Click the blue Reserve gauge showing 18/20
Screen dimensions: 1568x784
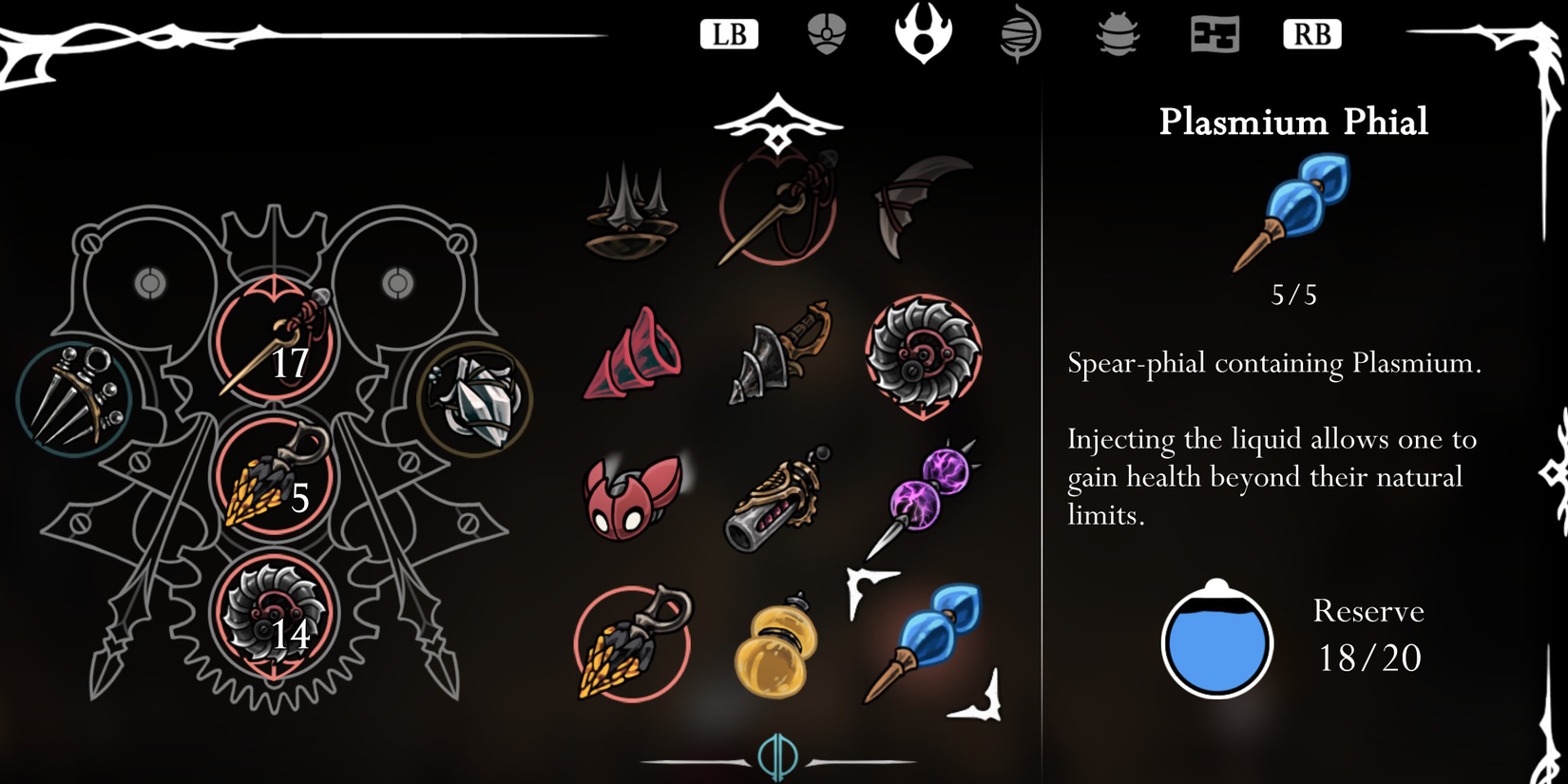pos(1217,641)
